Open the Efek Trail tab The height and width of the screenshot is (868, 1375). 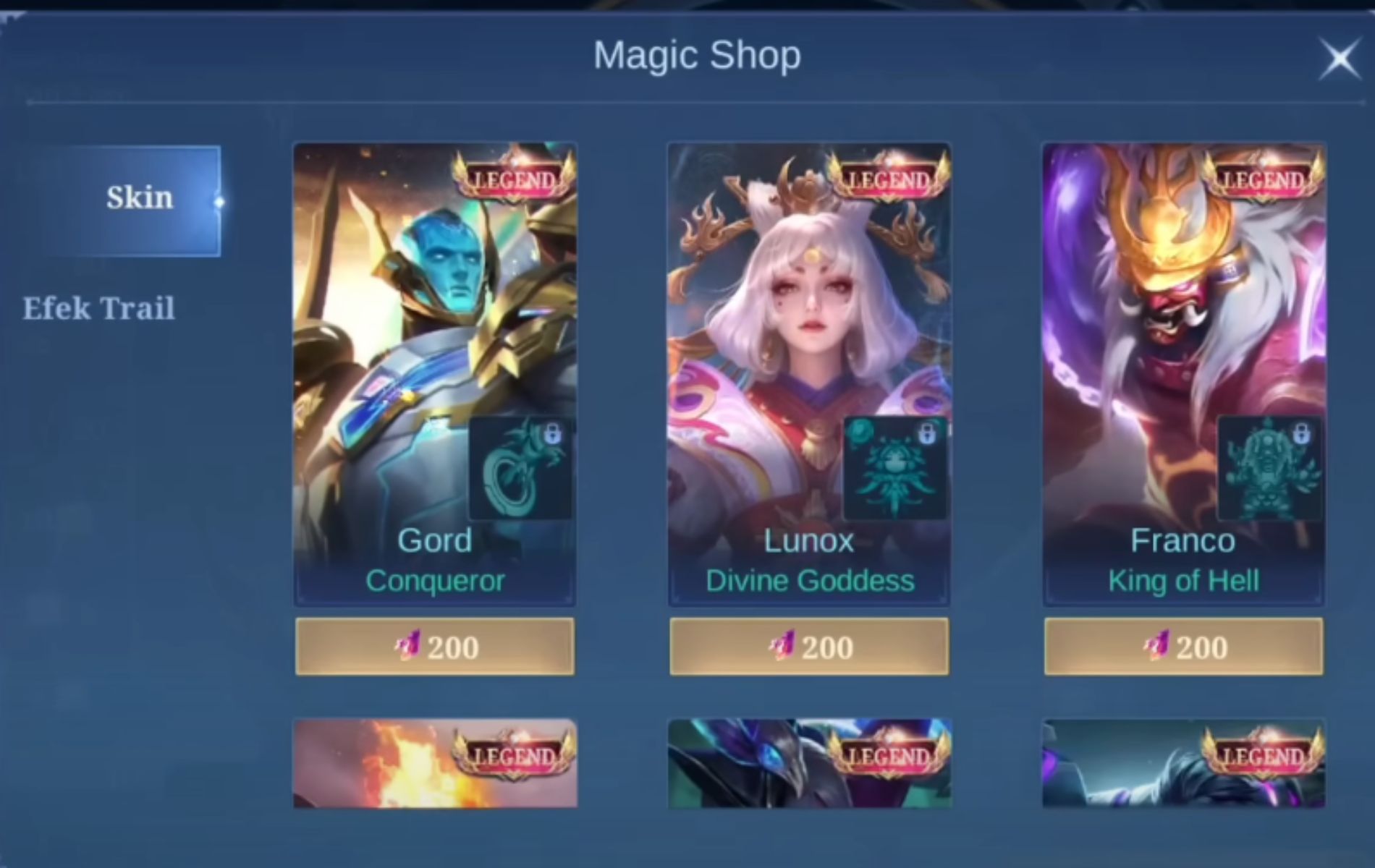pos(98,309)
